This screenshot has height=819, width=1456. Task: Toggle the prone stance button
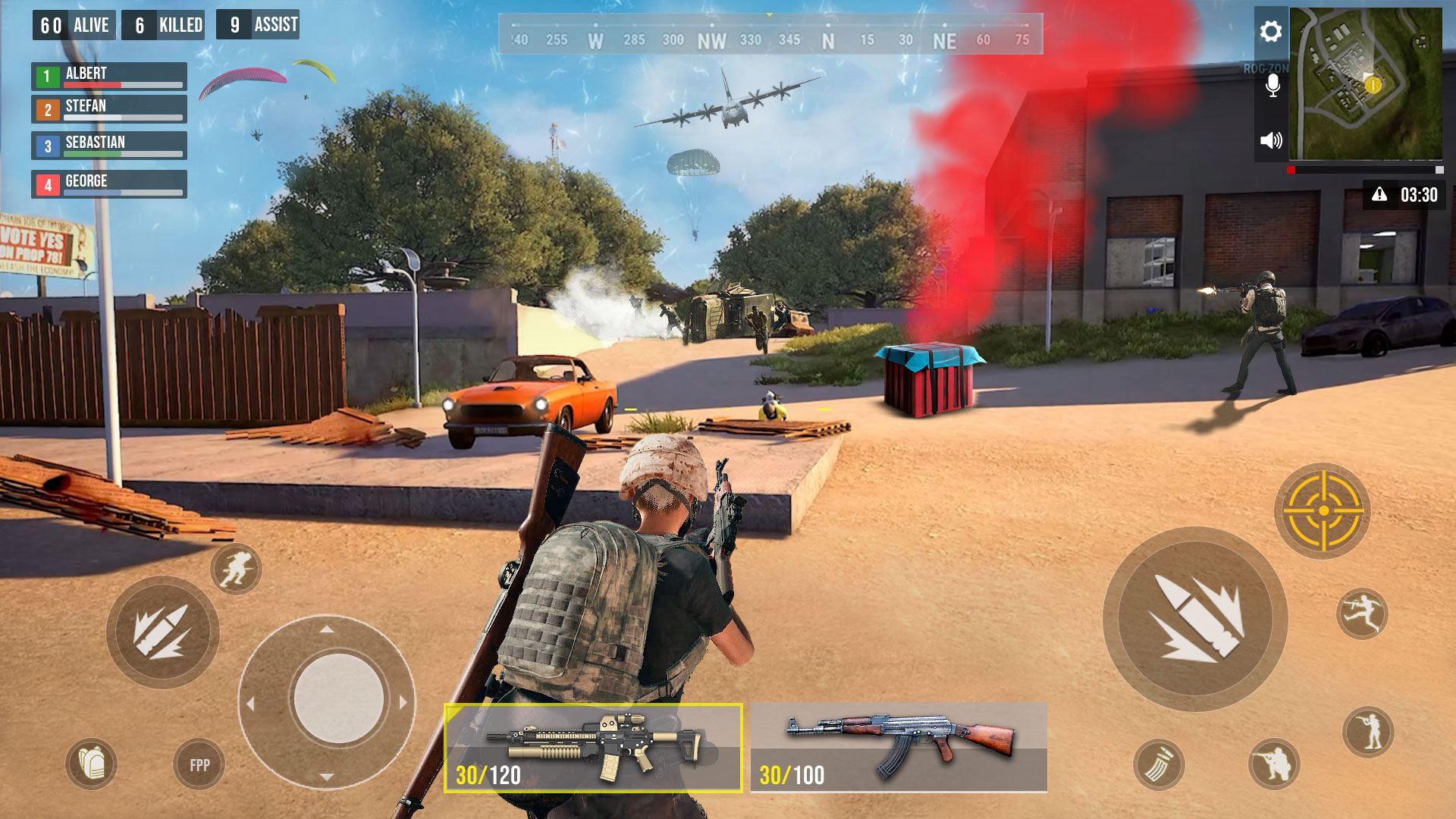click(1368, 732)
